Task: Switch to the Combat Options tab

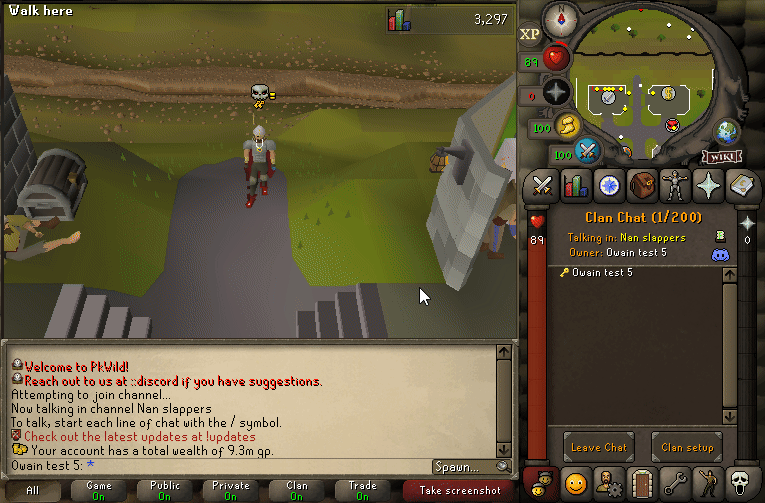Action: pyautogui.click(x=542, y=185)
